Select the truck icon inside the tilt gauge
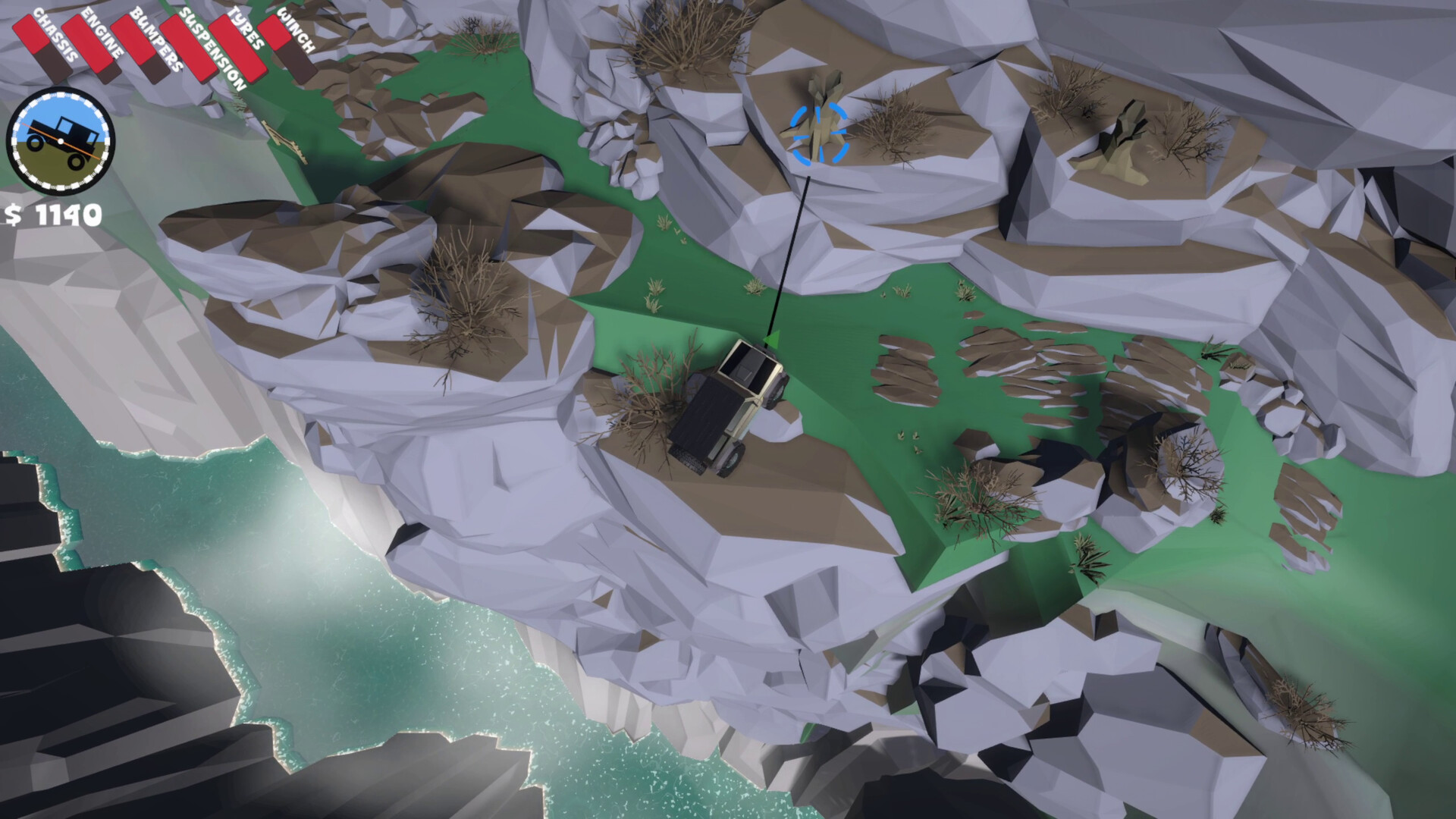The height and width of the screenshot is (819, 1456). (x=61, y=136)
